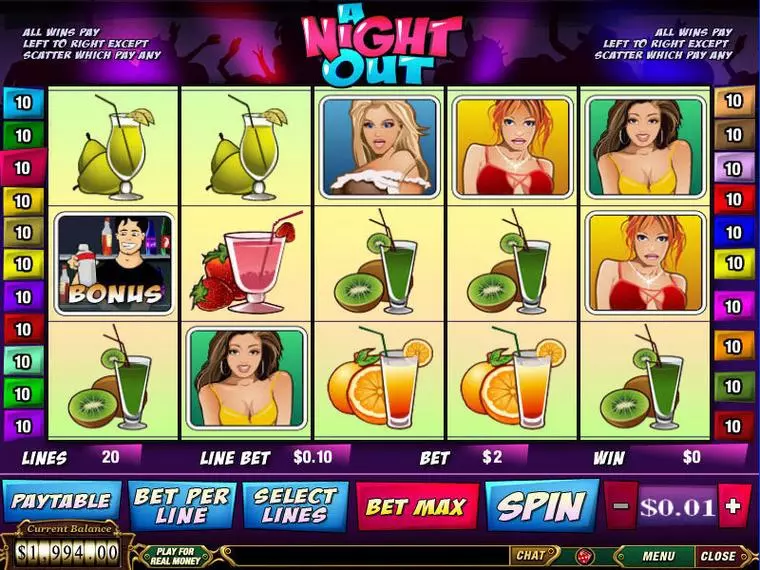The height and width of the screenshot is (570, 760).
Task: Decrease coin value with minus button
Action: [620, 506]
